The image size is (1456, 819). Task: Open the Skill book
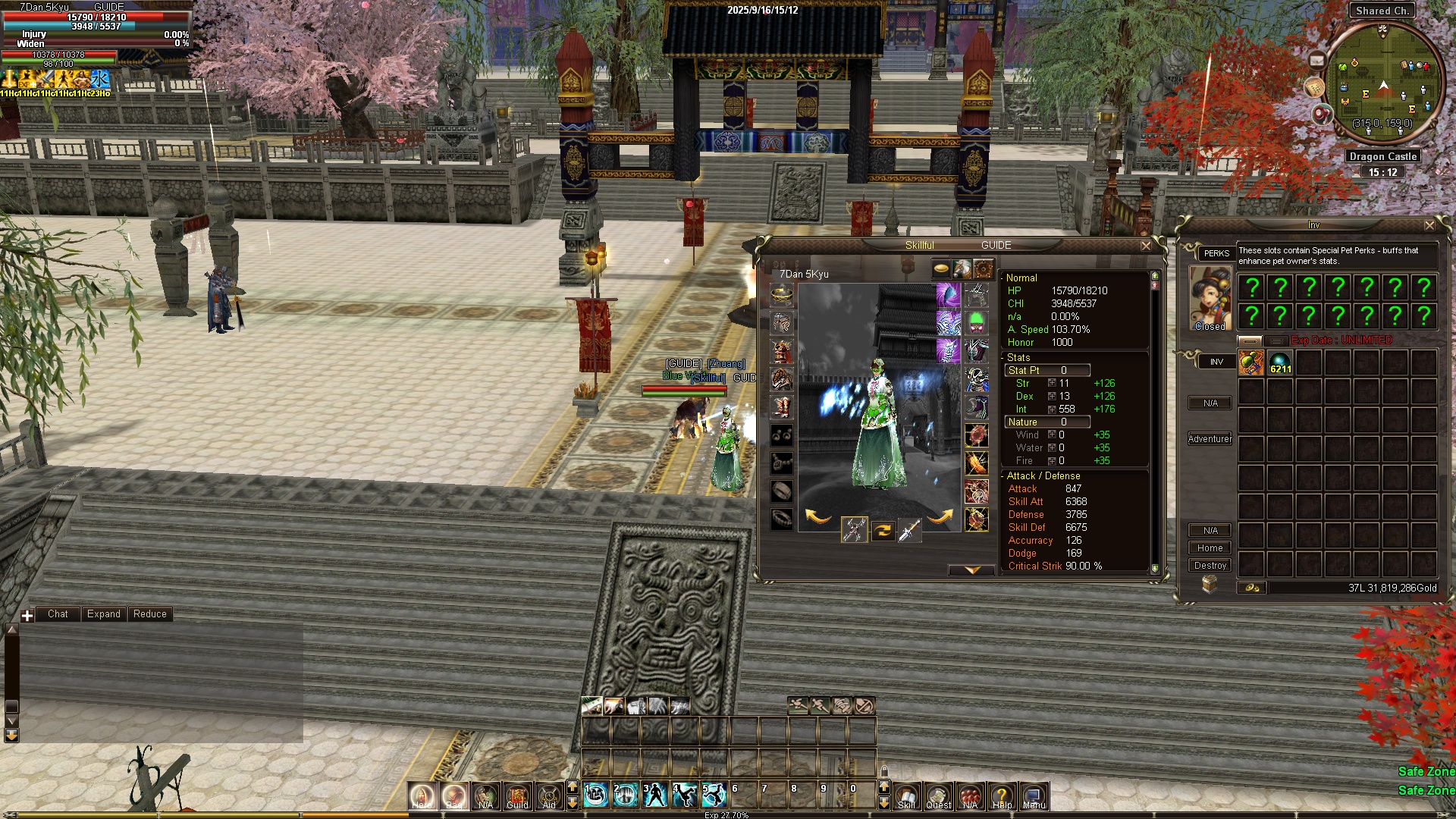(906, 797)
